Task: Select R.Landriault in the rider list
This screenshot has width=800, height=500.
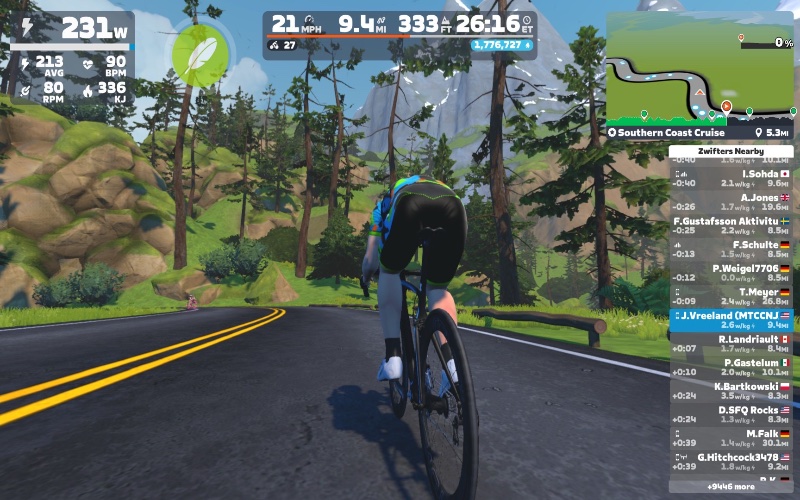Action: [731, 343]
